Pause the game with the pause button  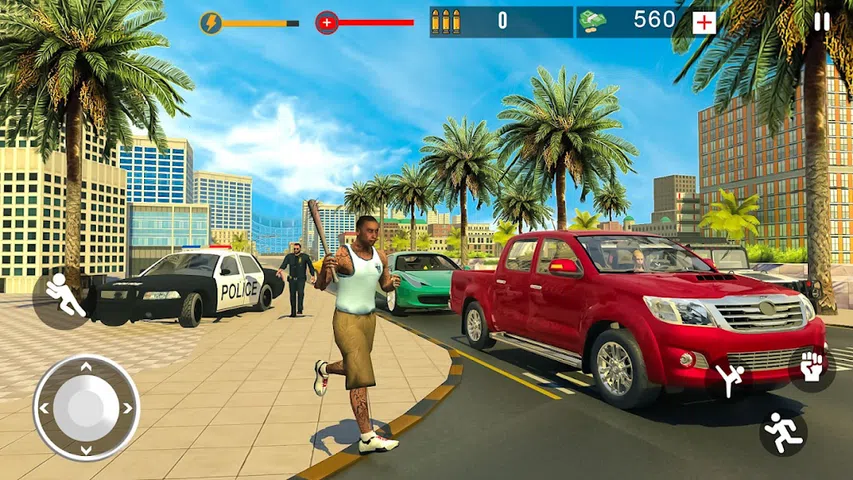coord(821,22)
